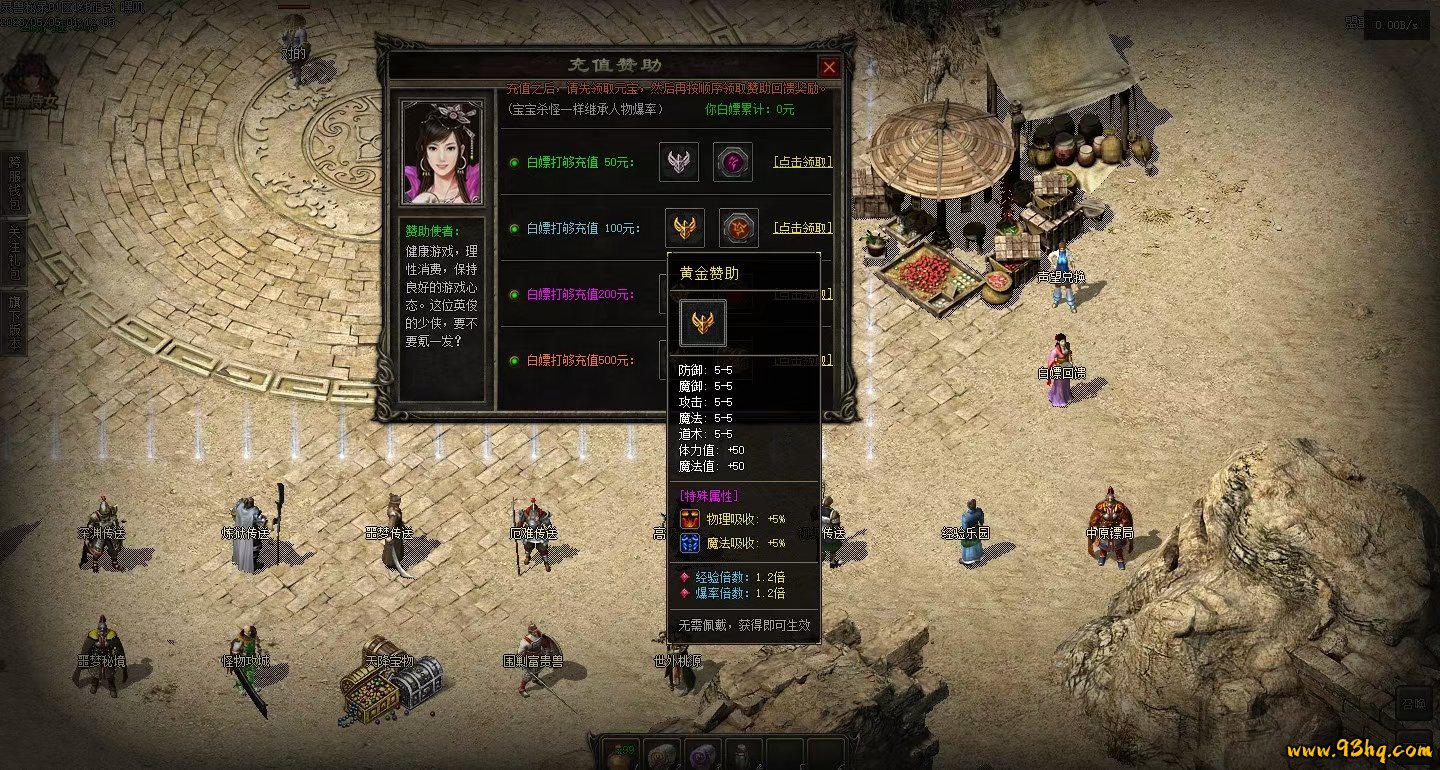1440x770 pixels.
Task: Open the 旗下版本 side tab
Action: pyautogui.click(x=14, y=322)
